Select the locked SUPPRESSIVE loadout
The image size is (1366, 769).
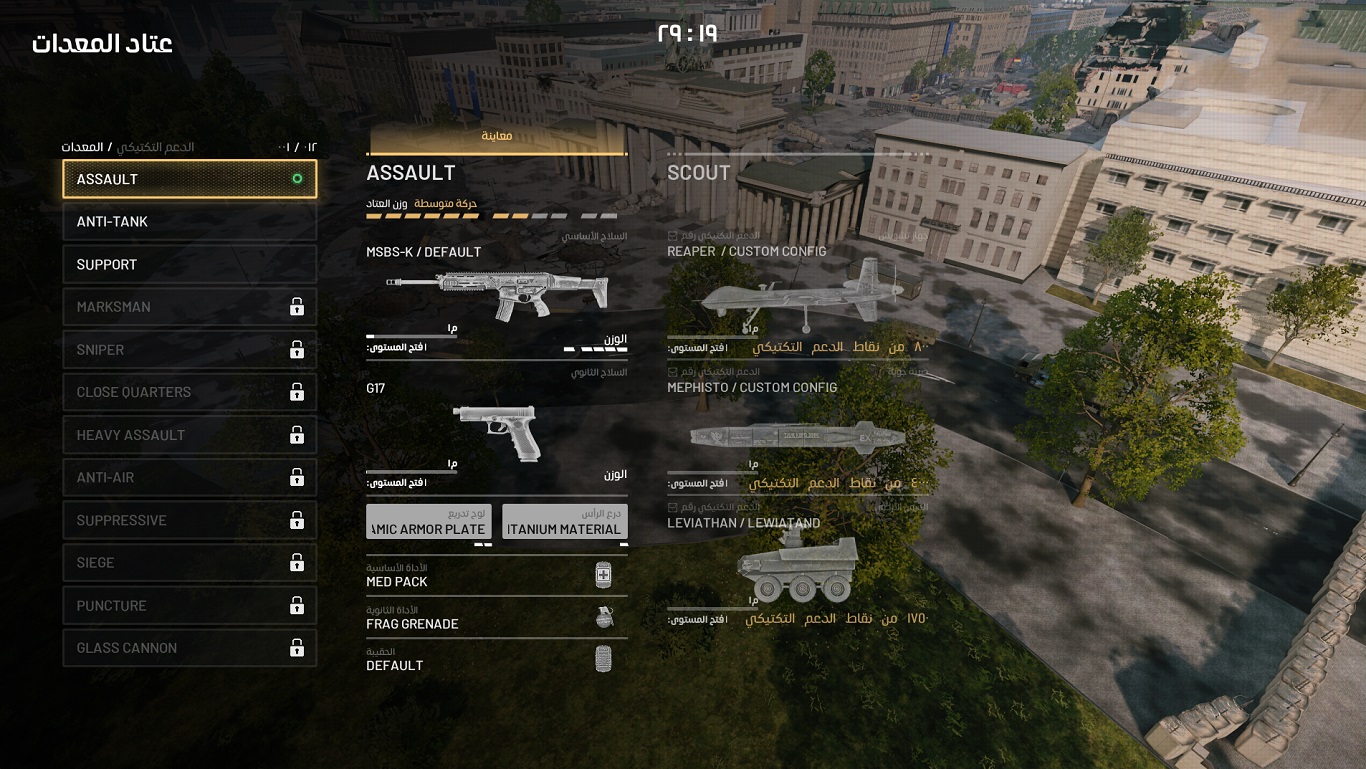click(189, 520)
